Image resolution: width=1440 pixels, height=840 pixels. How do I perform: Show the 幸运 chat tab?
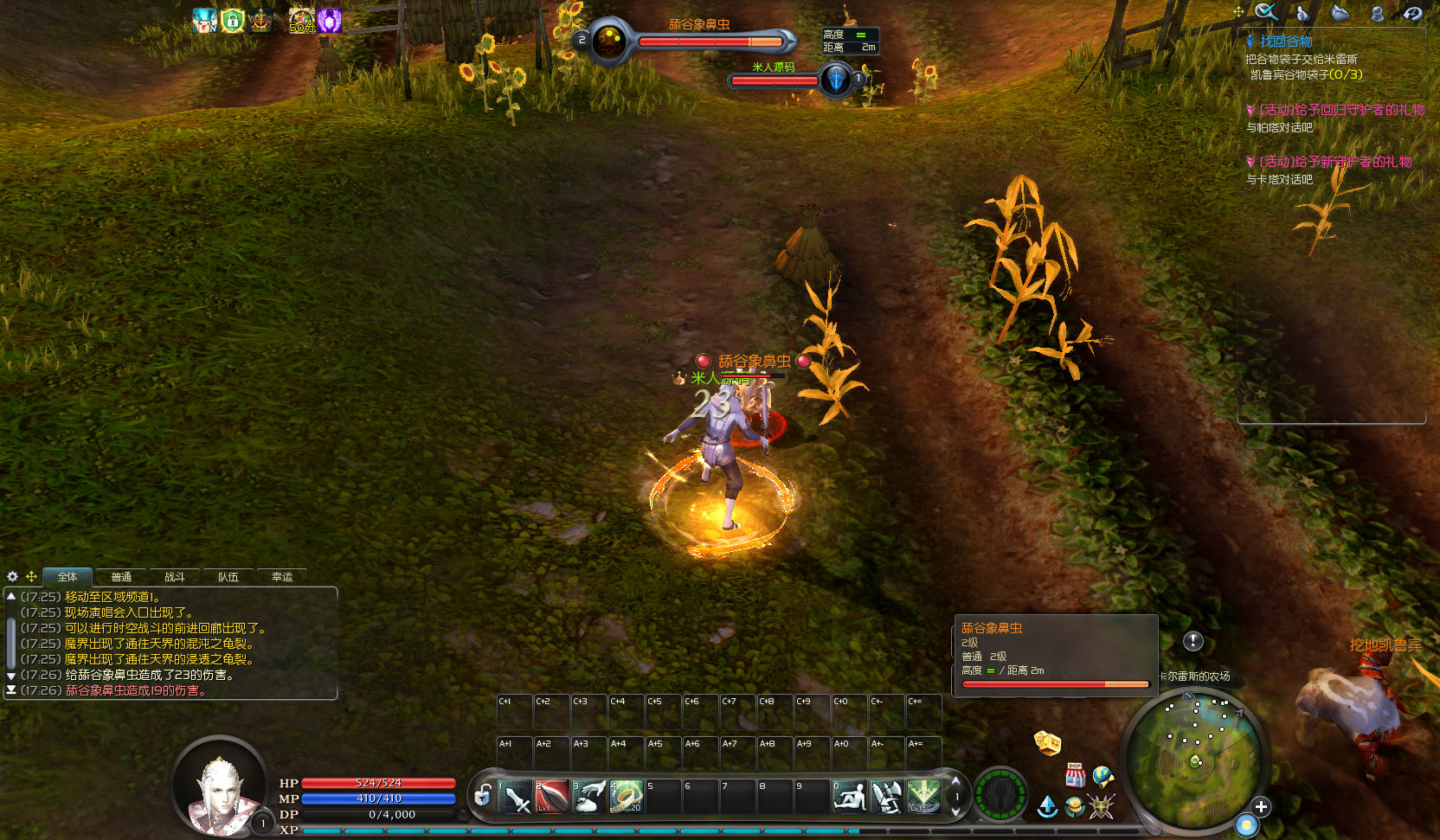coord(282,577)
